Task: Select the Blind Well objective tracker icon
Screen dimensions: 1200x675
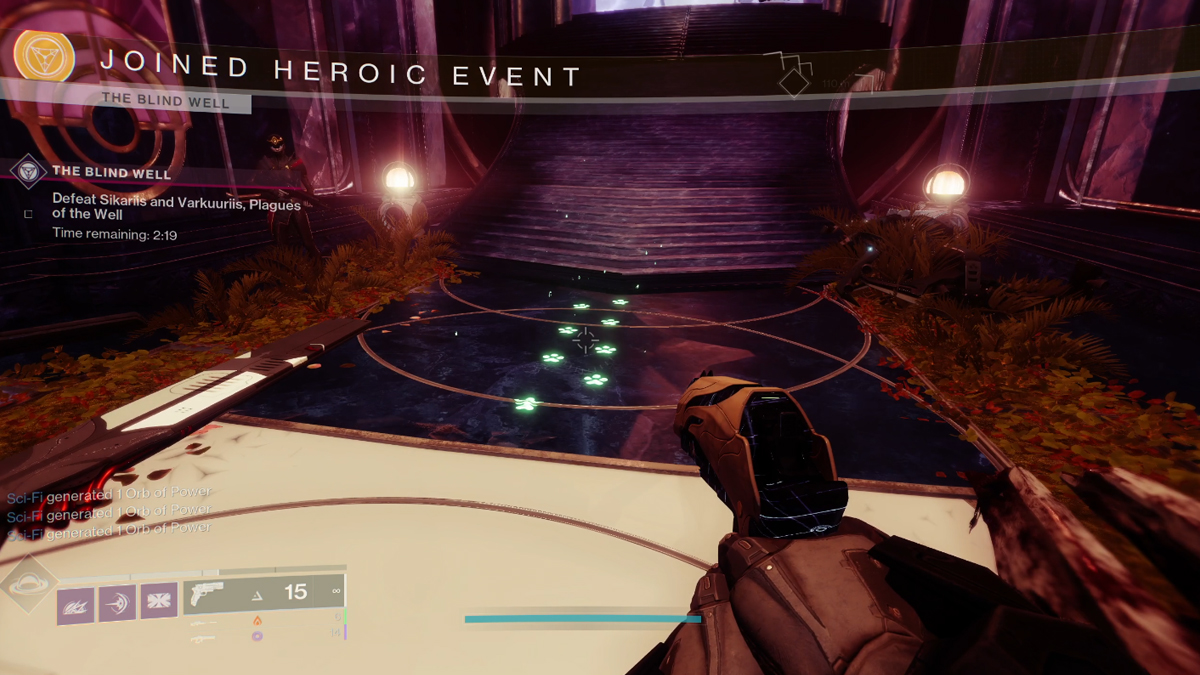Action: [27, 171]
